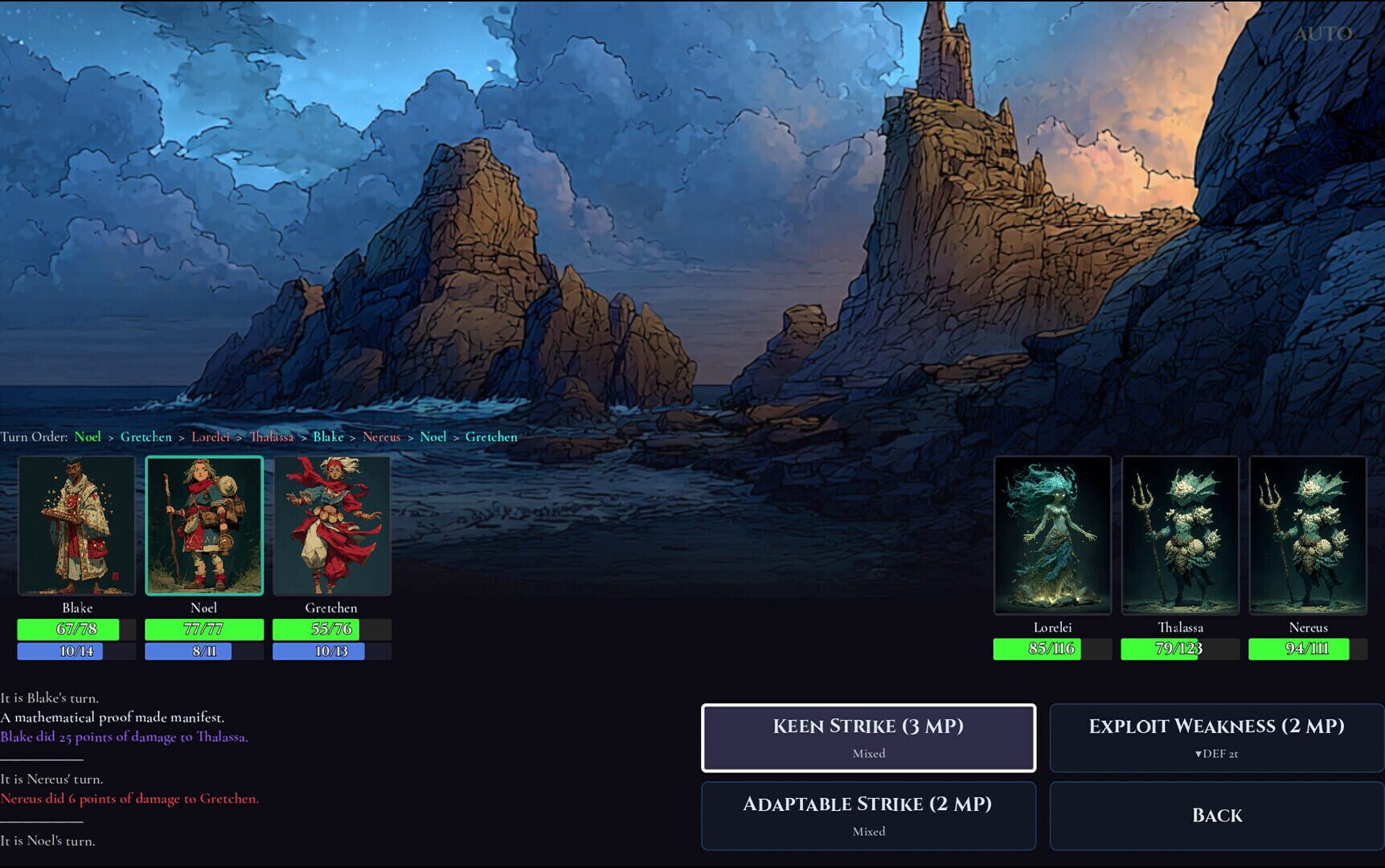Select Gretchen's character portrait

pos(331,525)
